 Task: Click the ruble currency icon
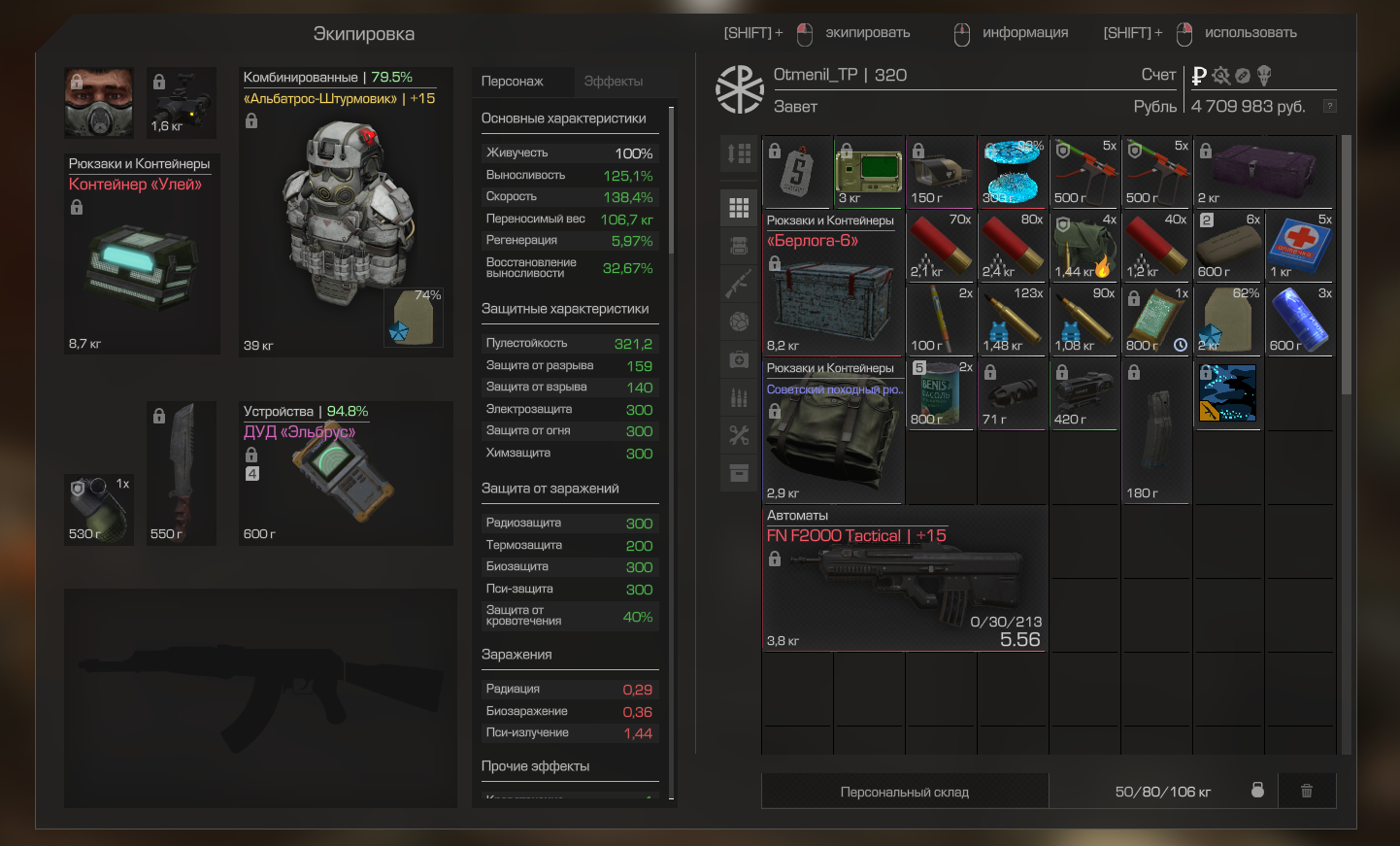(x=1199, y=76)
